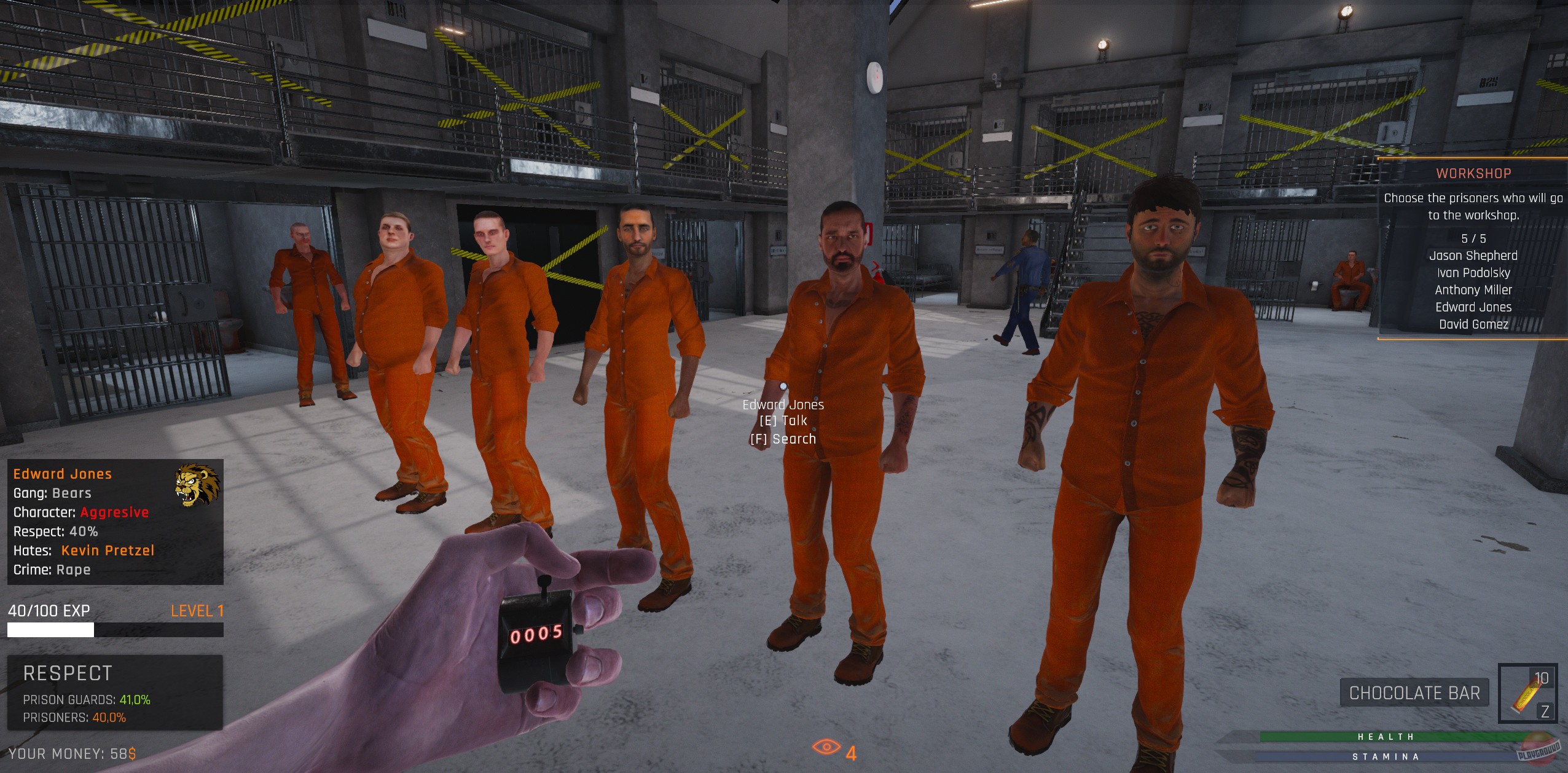Image resolution: width=1568 pixels, height=773 pixels.
Task: Click the [E] Talk prompt on Edward Jones
Action: [x=784, y=421]
